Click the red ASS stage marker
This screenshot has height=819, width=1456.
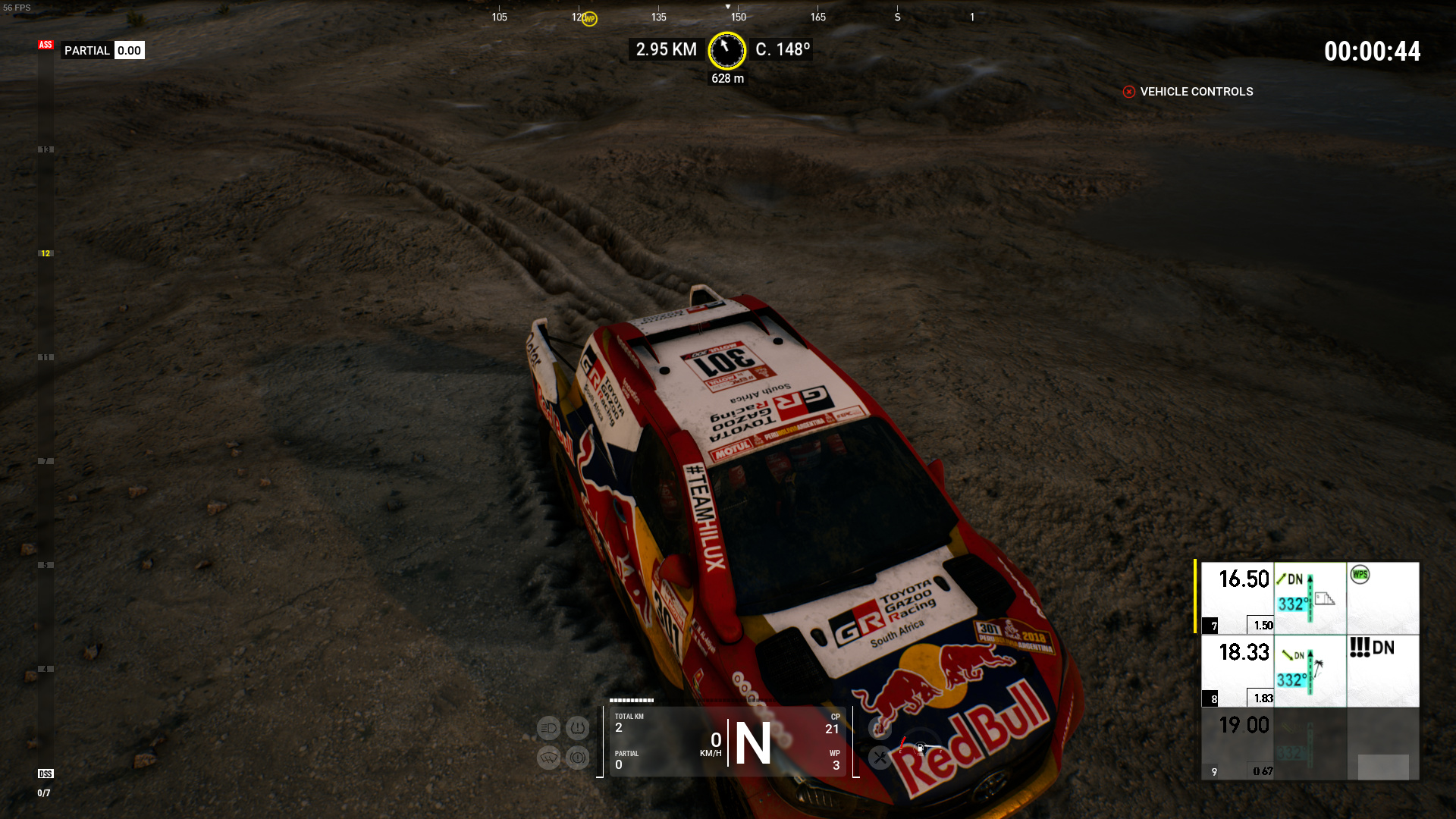45,45
